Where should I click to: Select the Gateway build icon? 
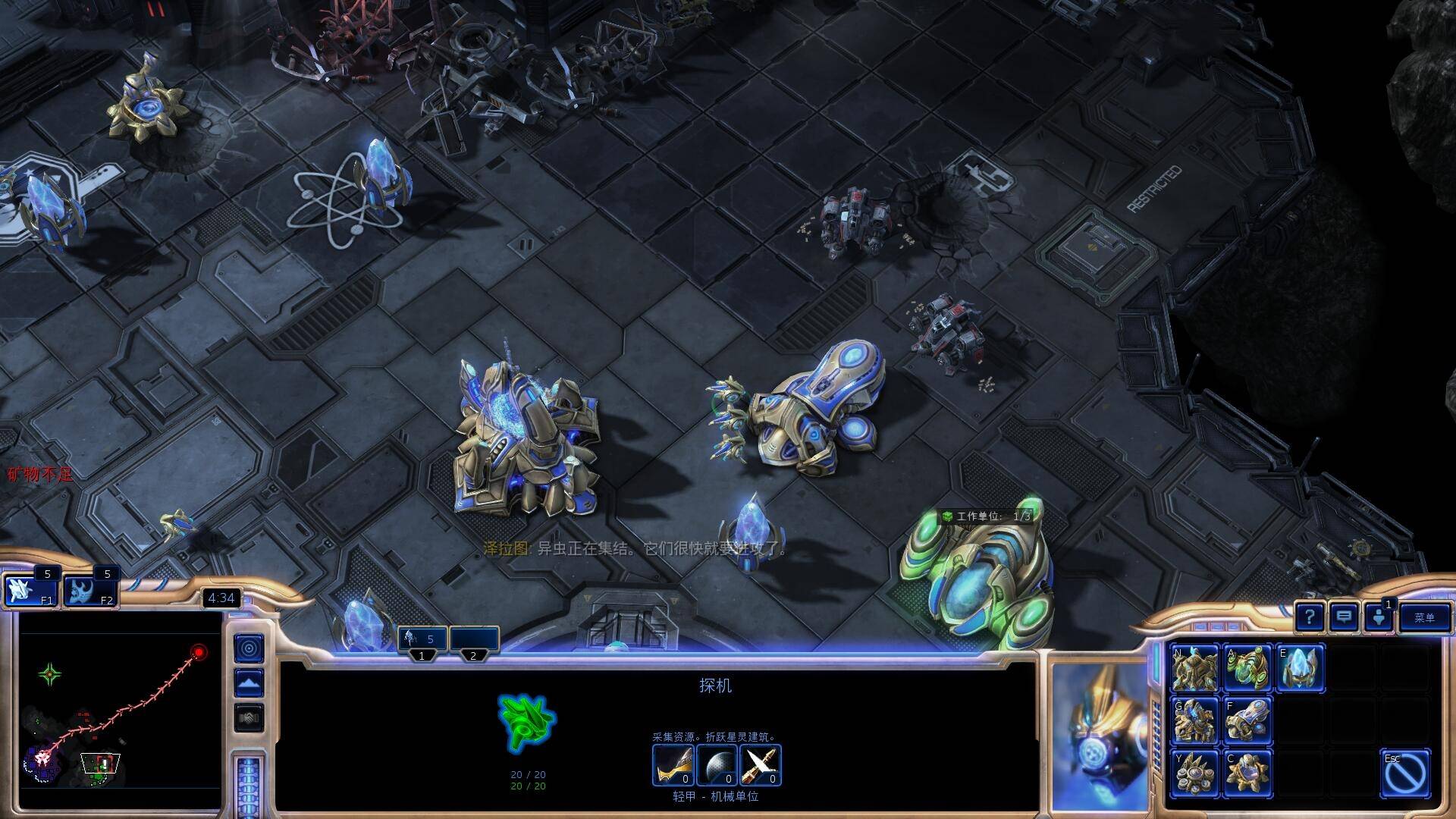pos(1194,720)
